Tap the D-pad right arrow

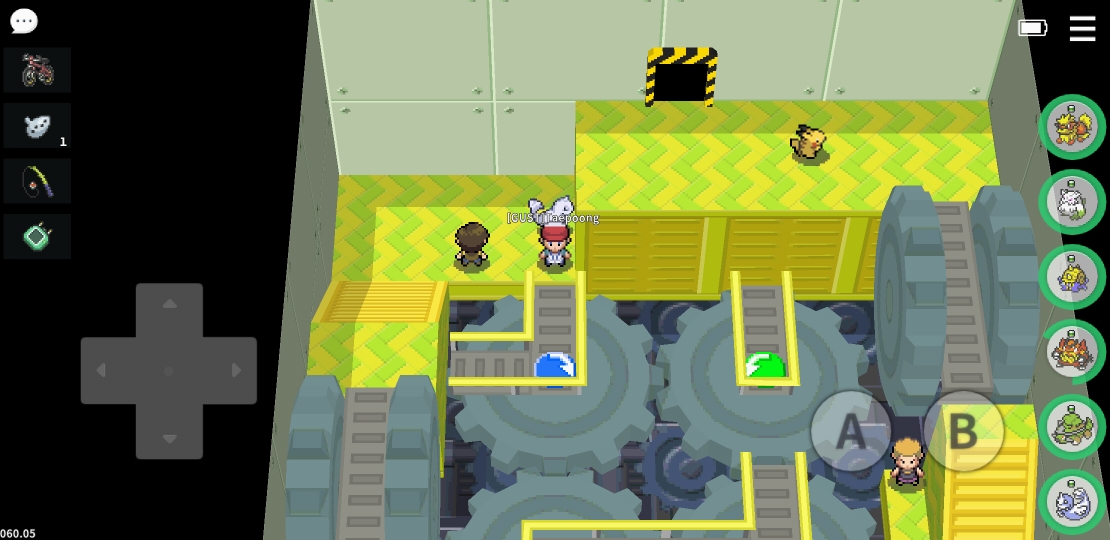click(x=236, y=371)
